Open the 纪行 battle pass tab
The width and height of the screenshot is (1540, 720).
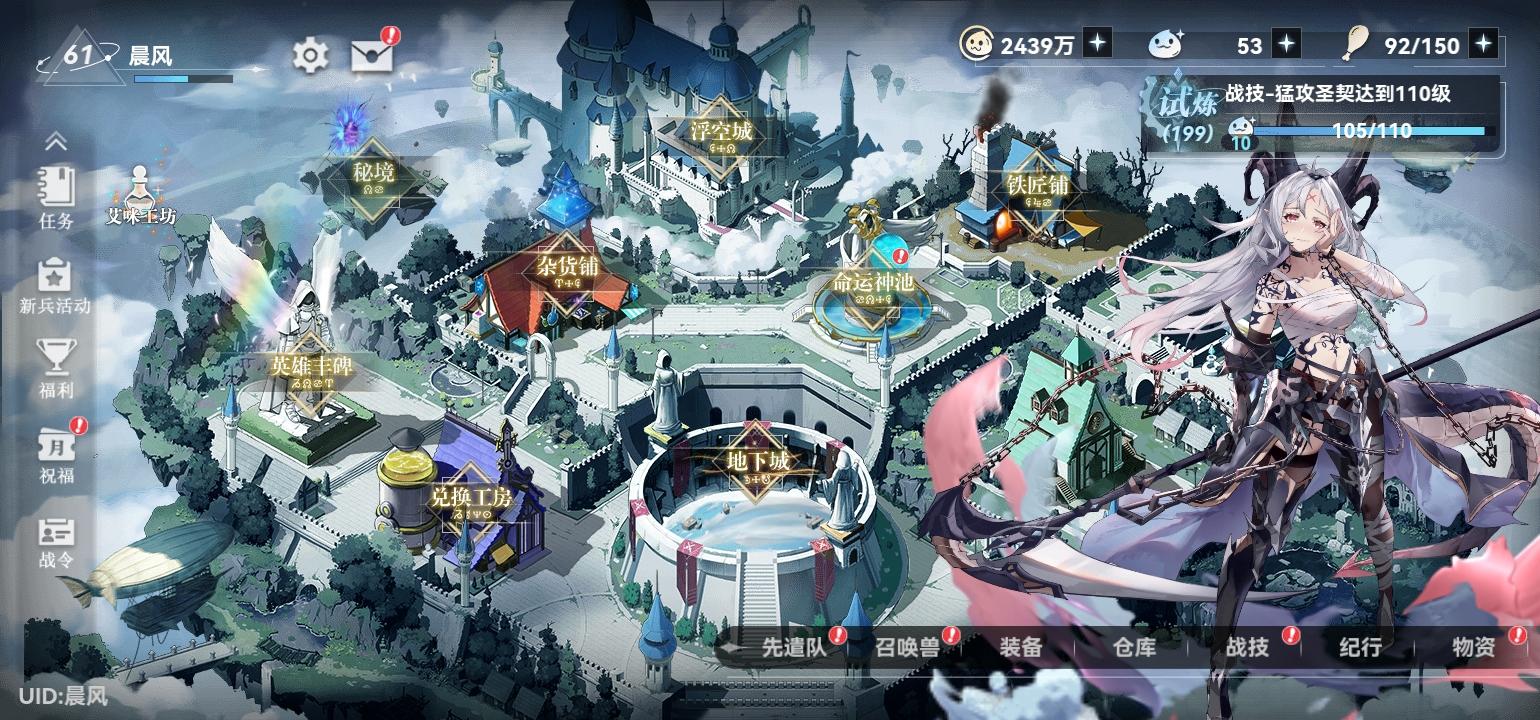coord(1360,648)
